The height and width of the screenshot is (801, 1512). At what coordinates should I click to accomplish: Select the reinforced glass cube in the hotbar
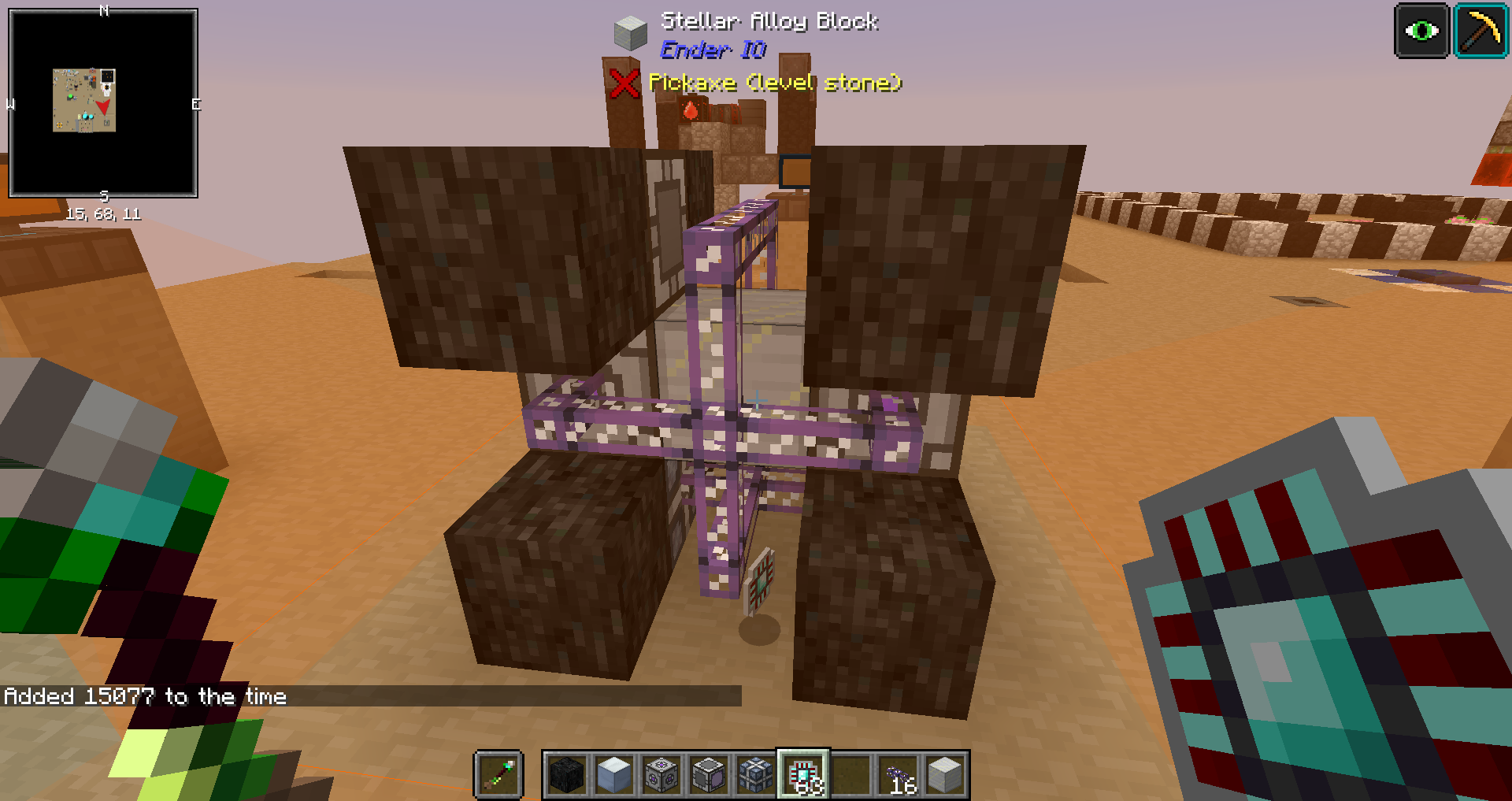754,774
